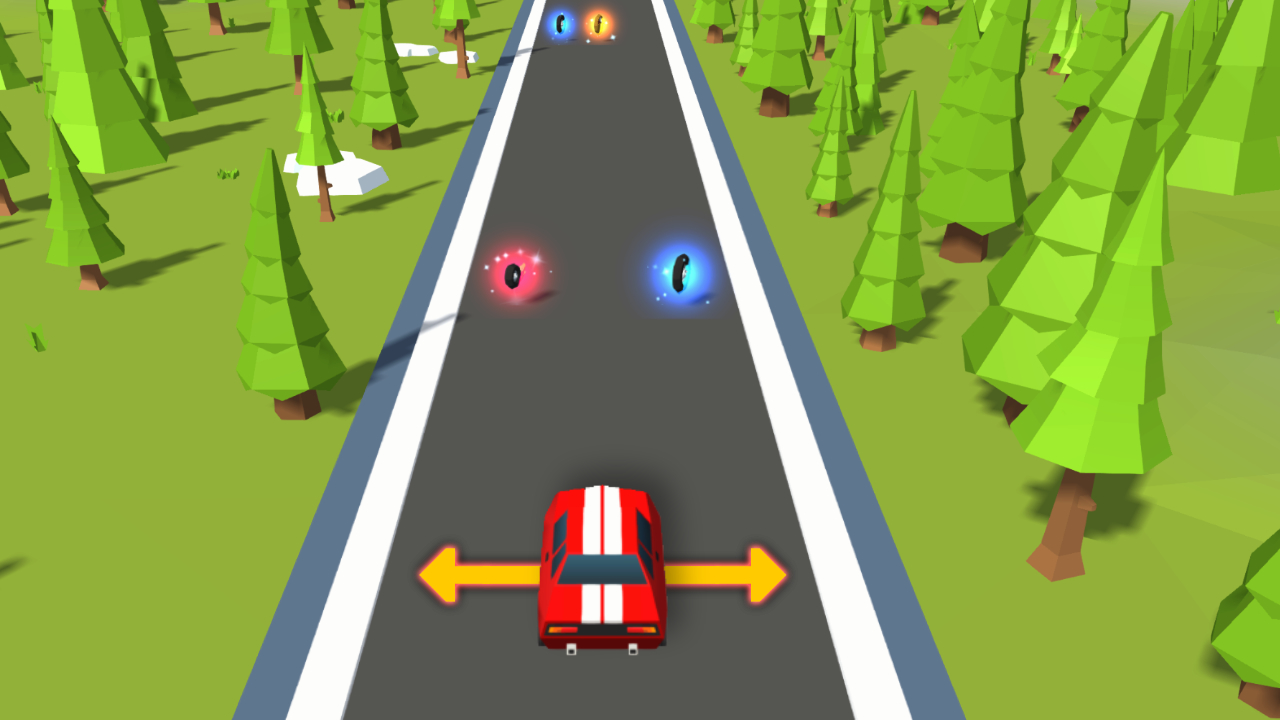Tap the yellow right steering arrow
The width and height of the screenshot is (1280, 720).
click(735, 575)
